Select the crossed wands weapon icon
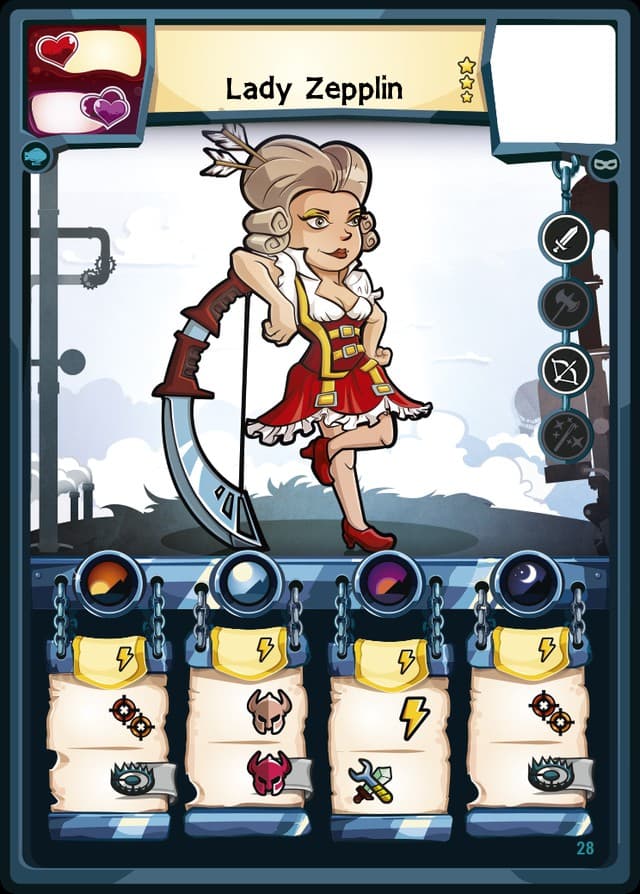Screen dimensions: 640x894 point(566,434)
